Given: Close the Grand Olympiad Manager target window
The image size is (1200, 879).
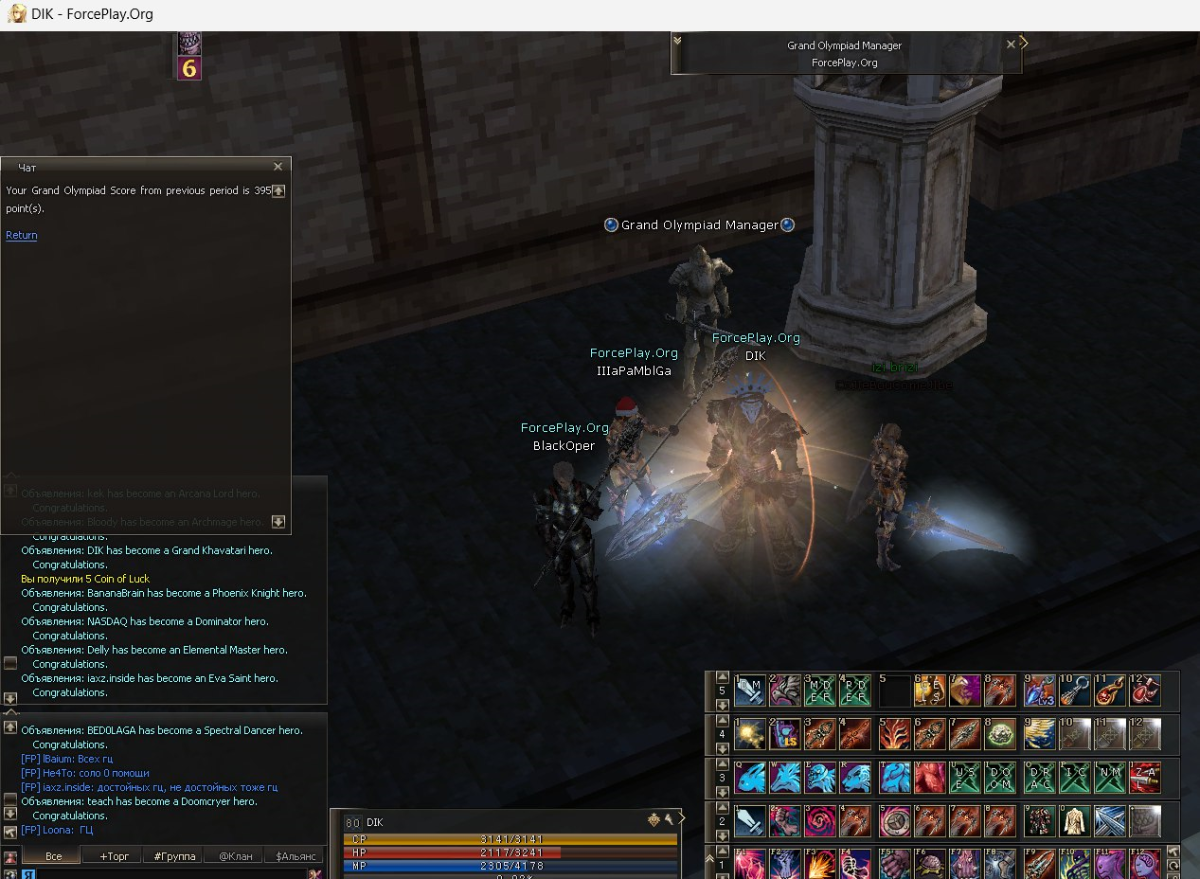Looking at the screenshot, I should (x=1010, y=44).
